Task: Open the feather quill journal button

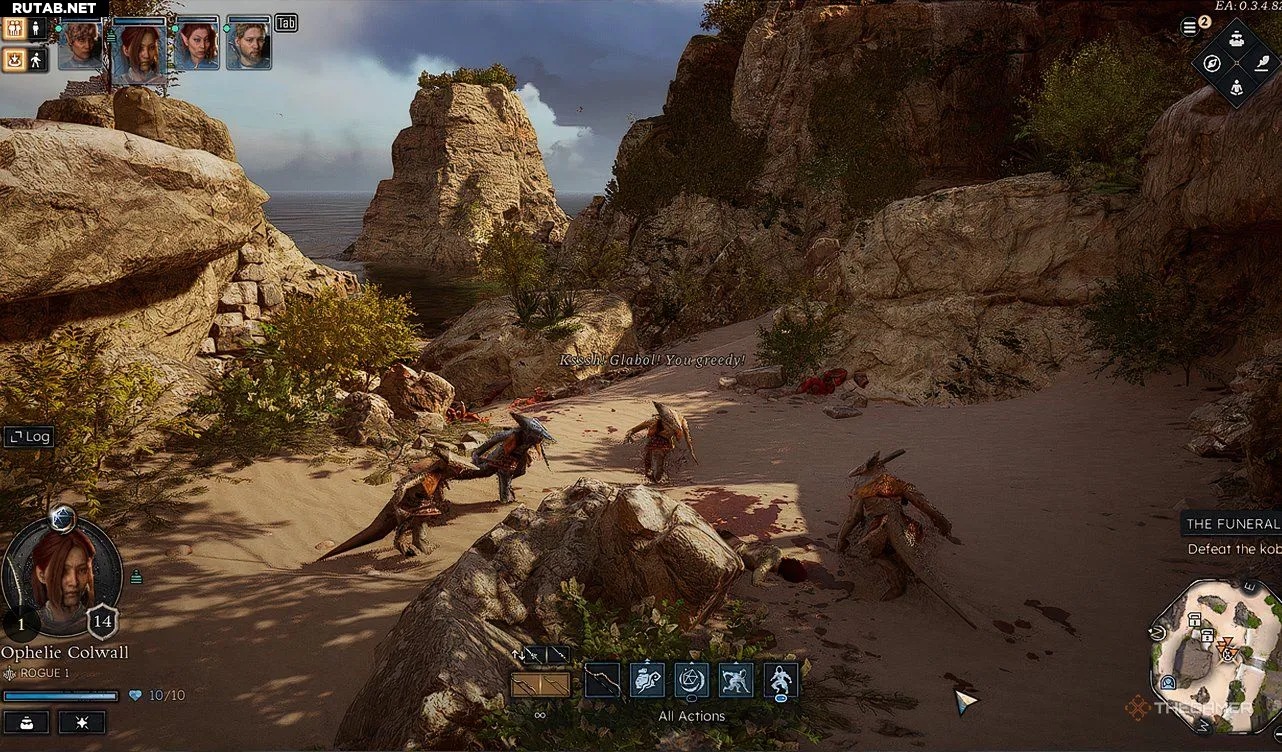Action: tap(1262, 63)
